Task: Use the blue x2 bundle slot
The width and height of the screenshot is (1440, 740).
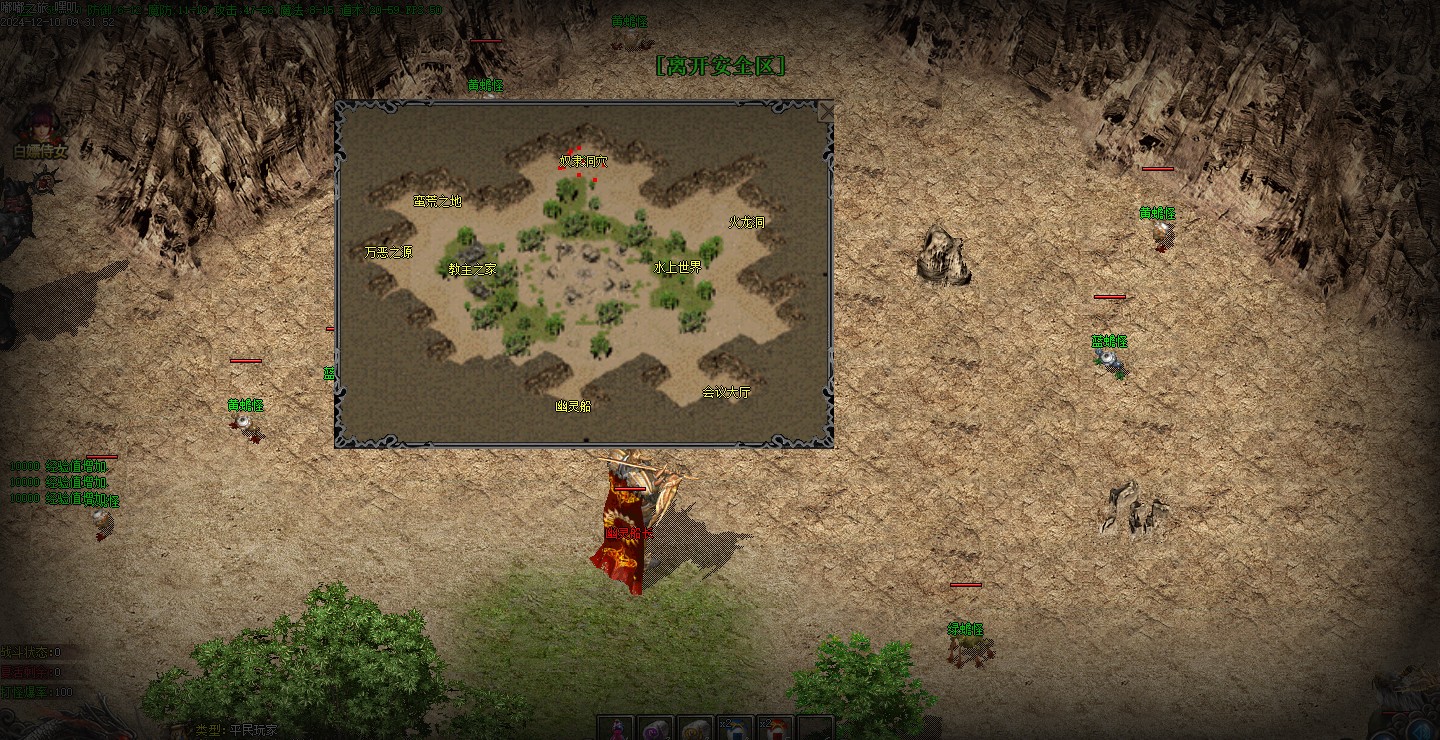Action: [x=735, y=728]
